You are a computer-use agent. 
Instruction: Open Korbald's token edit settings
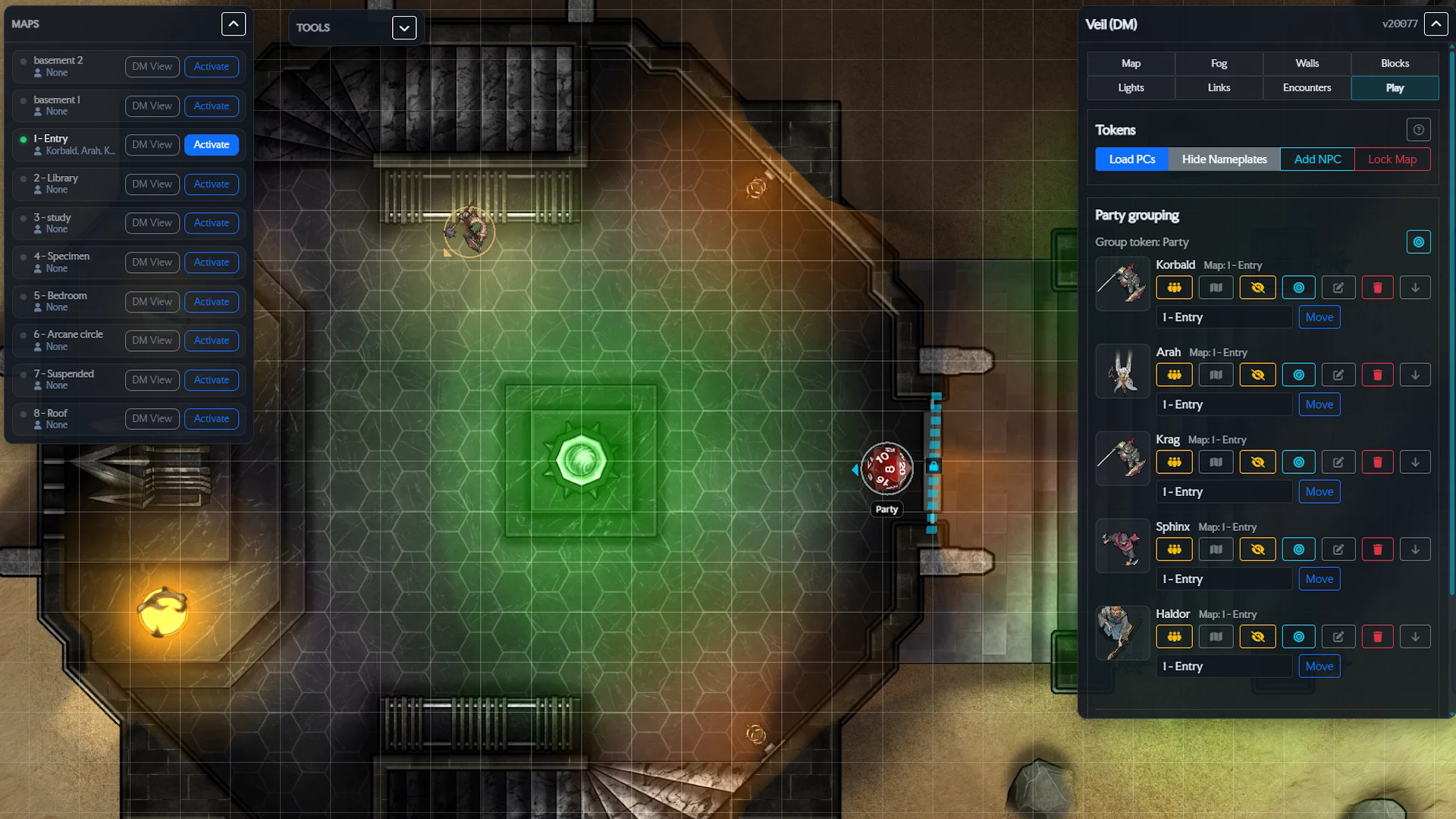[1338, 287]
